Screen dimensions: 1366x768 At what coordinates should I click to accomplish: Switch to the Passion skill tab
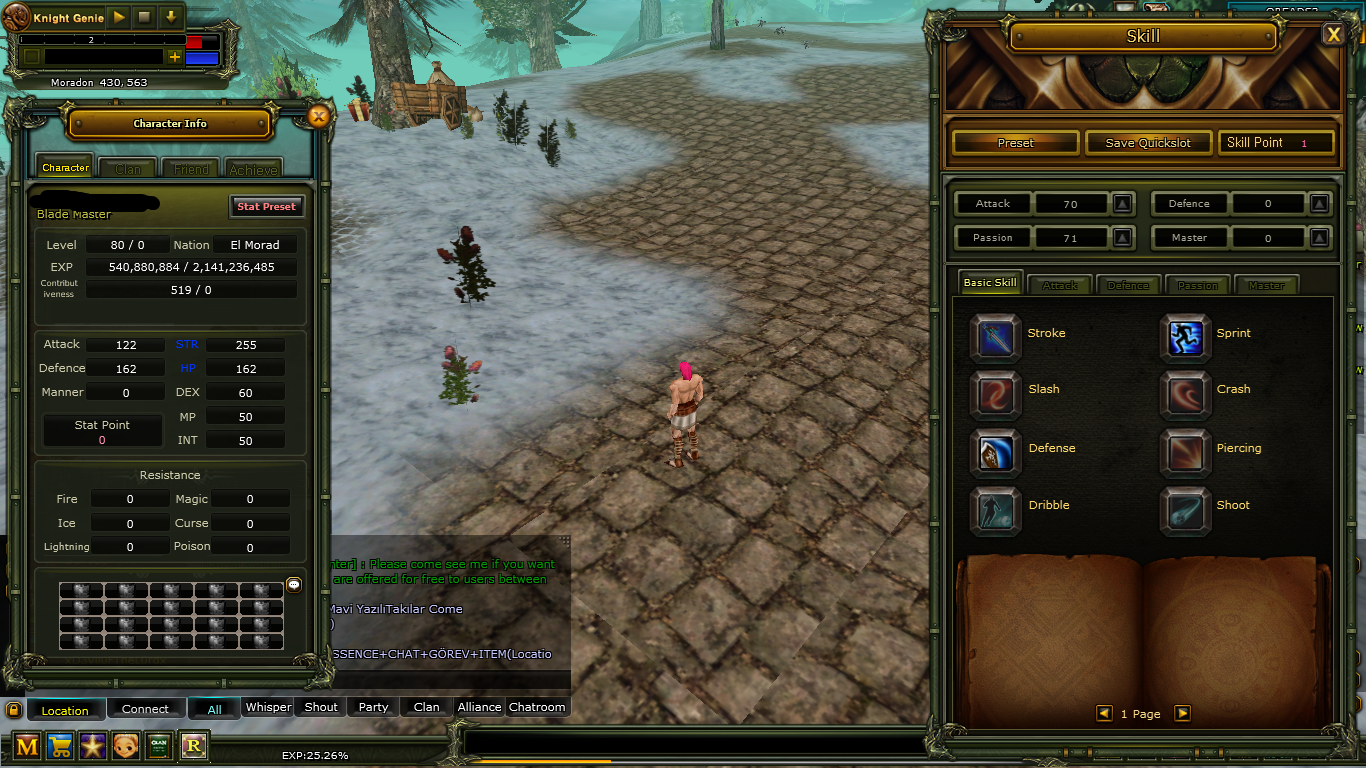[x=1197, y=285]
